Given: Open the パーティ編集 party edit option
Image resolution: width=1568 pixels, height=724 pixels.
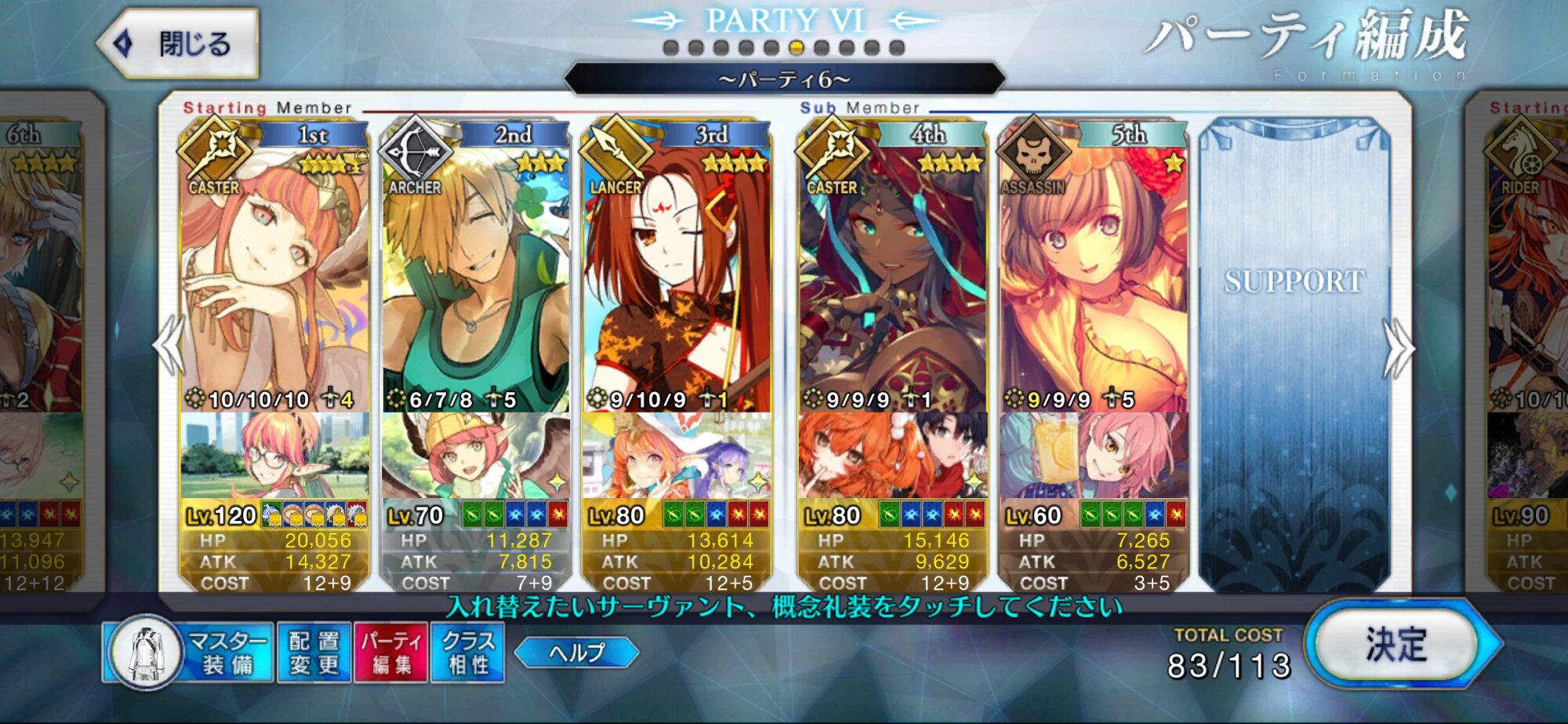Looking at the screenshot, I should click(x=390, y=653).
